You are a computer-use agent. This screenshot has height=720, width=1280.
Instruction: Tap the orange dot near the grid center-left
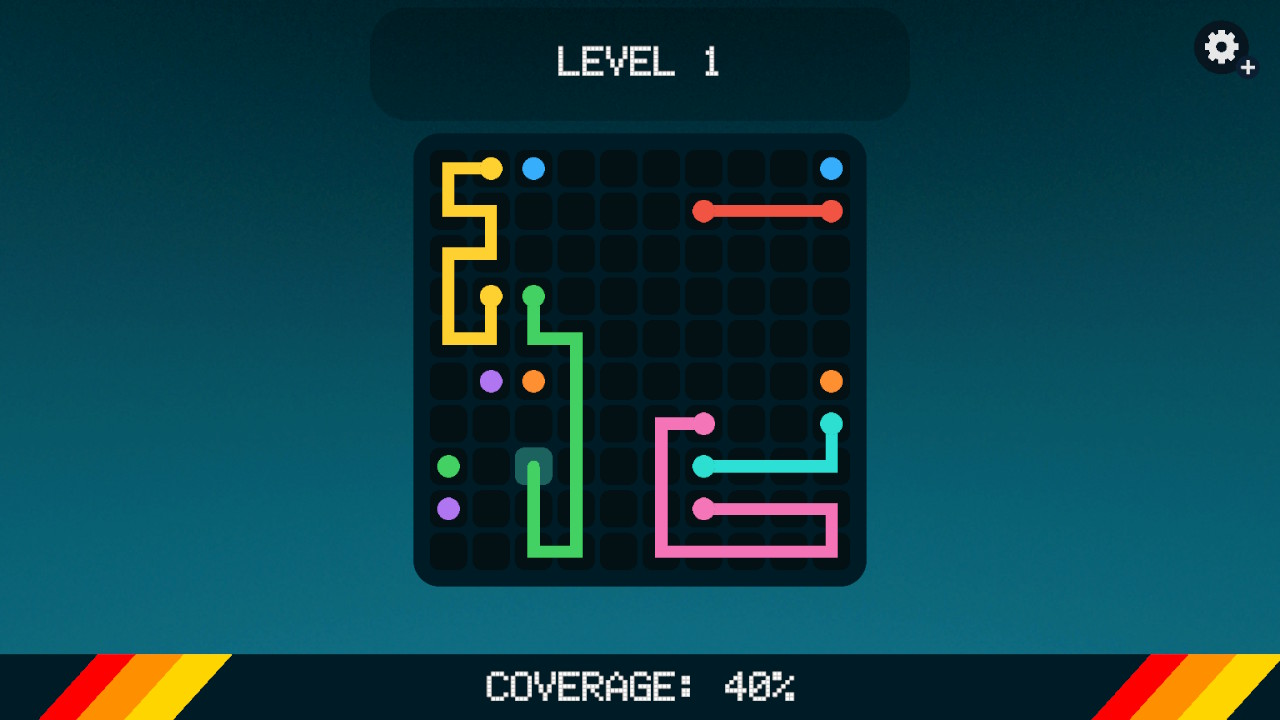coord(531,379)
